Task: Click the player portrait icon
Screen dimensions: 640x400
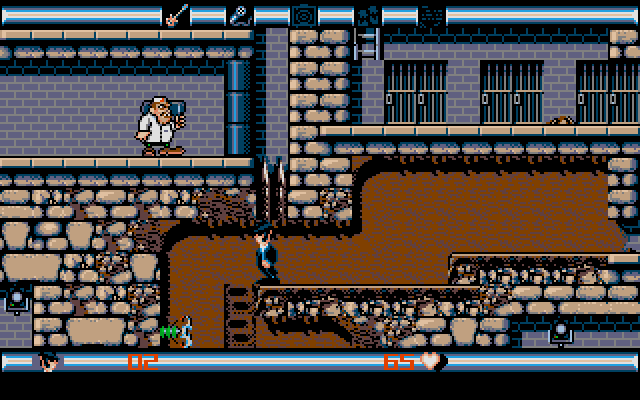Action: [x=48, y=360]
